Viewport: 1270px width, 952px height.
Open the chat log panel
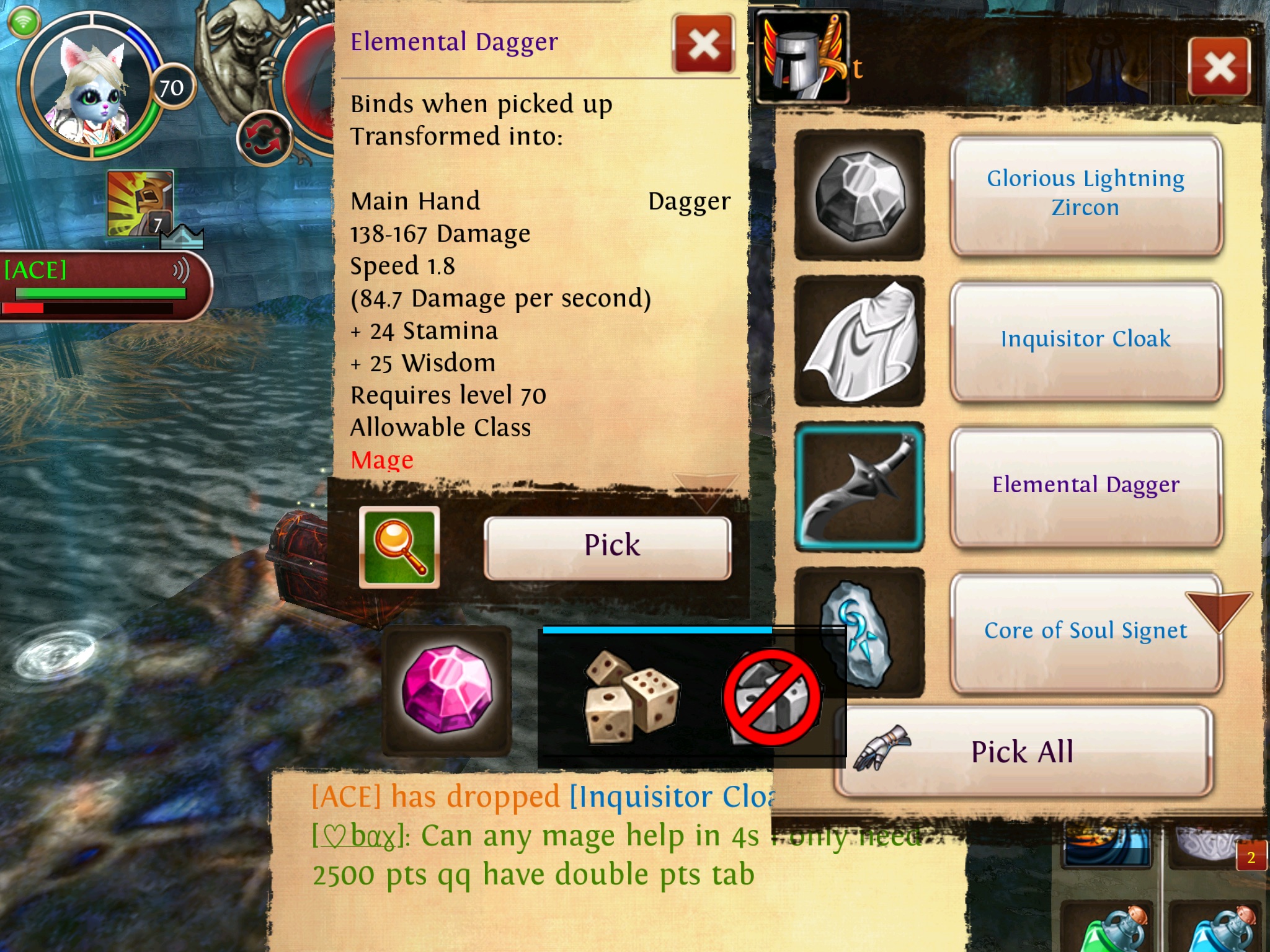[x=533, y=855]
